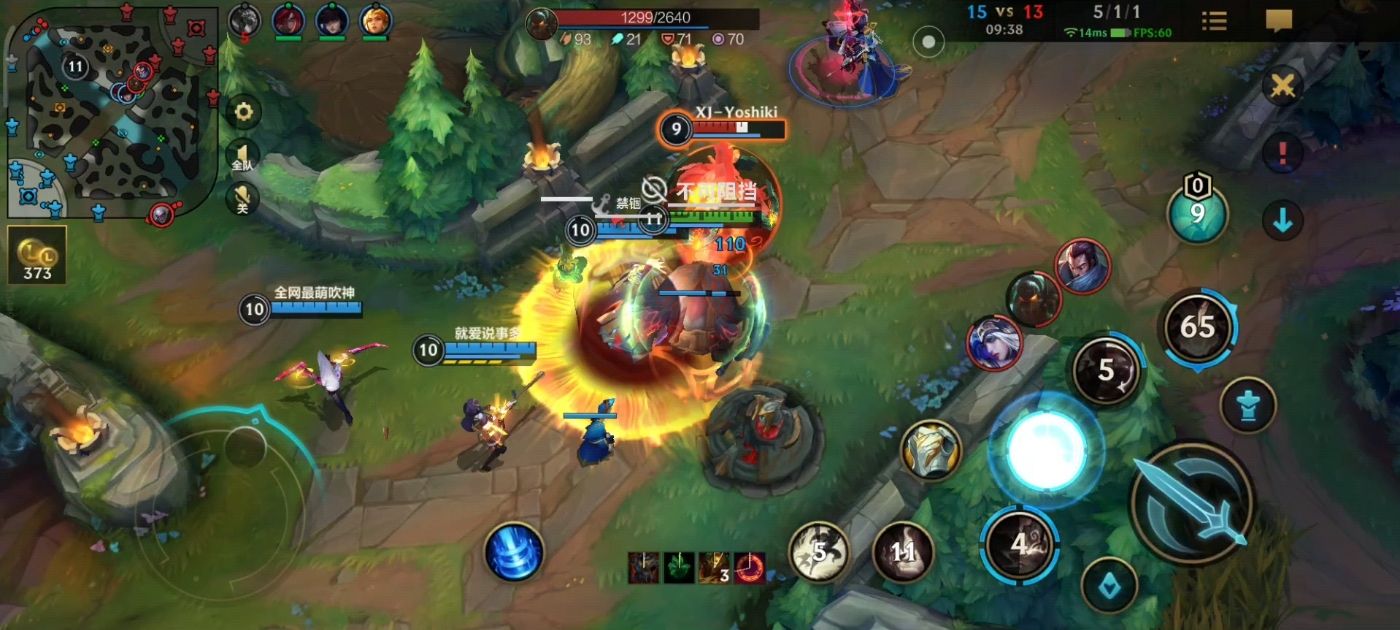Select the blonde teammate portrait at top
The height and width of the screenshot is (630, 1400).
click(375, 20)
